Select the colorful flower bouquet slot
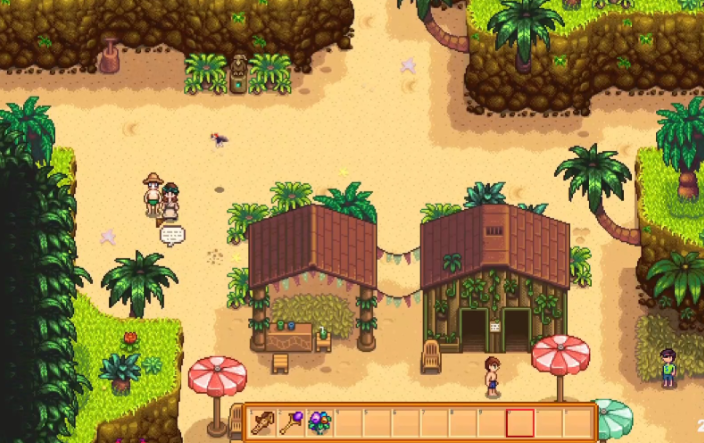This screenshot has height=443, width=704. point(320,422)
